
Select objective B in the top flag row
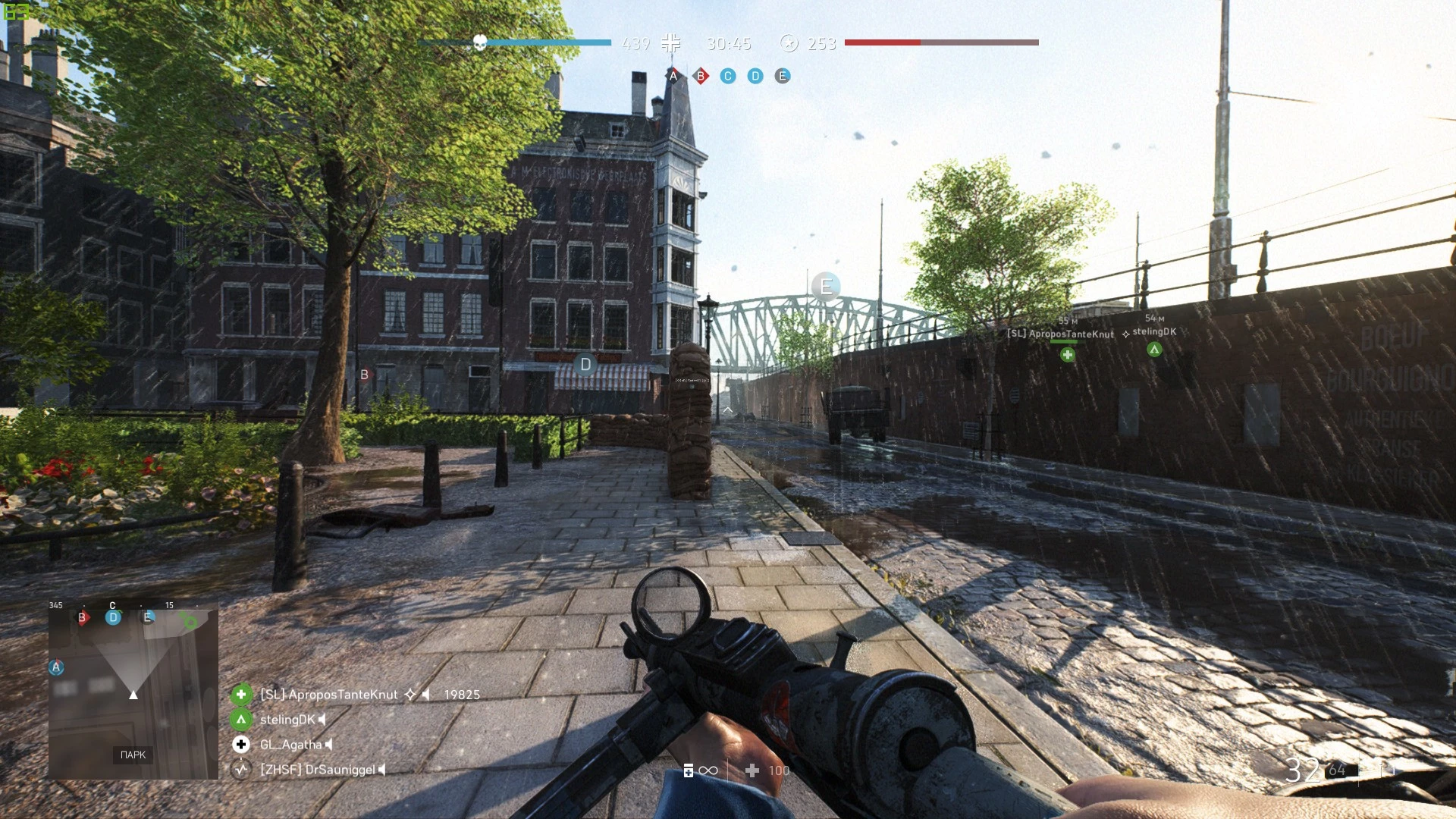pos(701,76)
